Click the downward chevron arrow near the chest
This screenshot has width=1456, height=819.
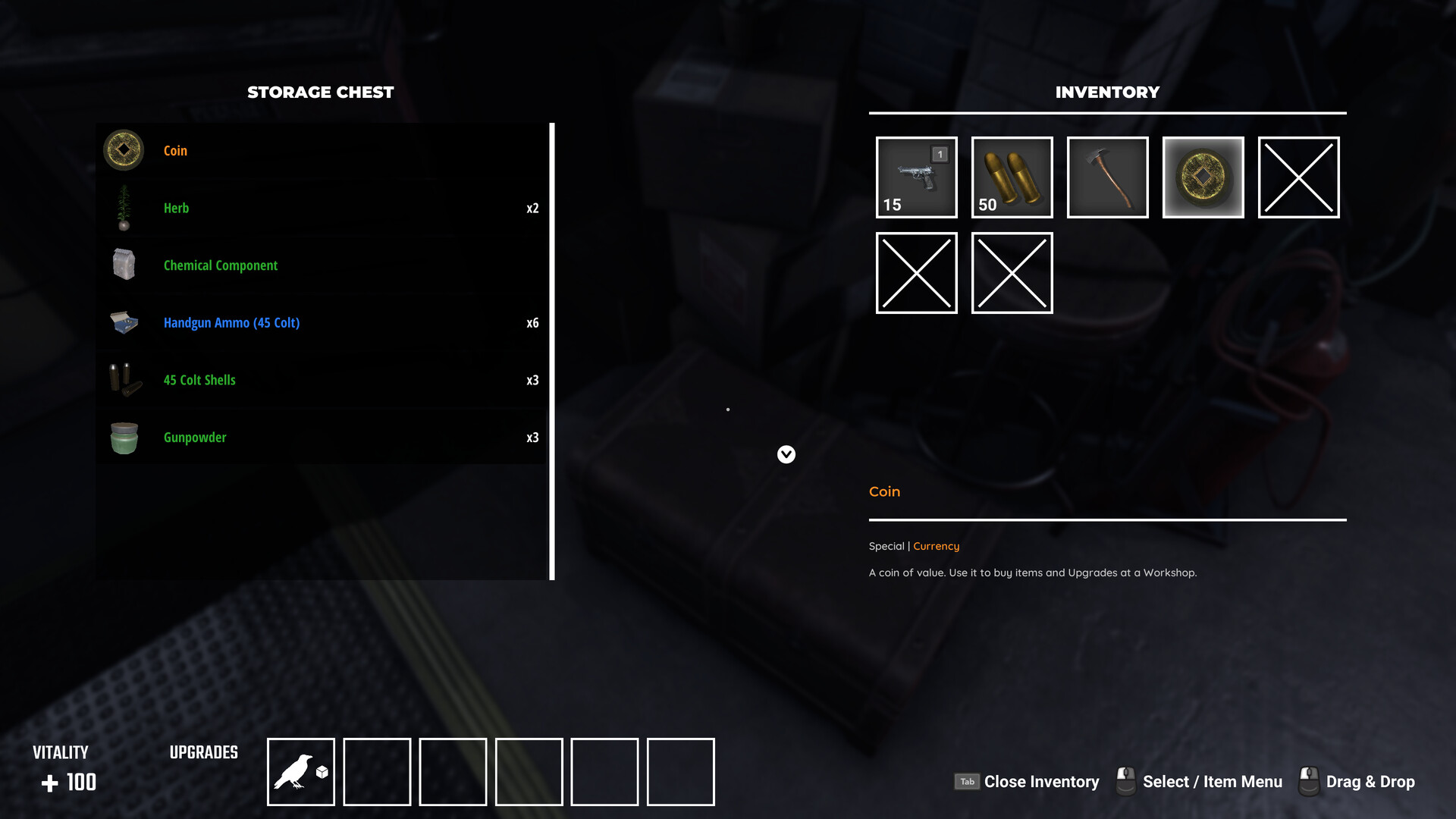click(786, 455)
